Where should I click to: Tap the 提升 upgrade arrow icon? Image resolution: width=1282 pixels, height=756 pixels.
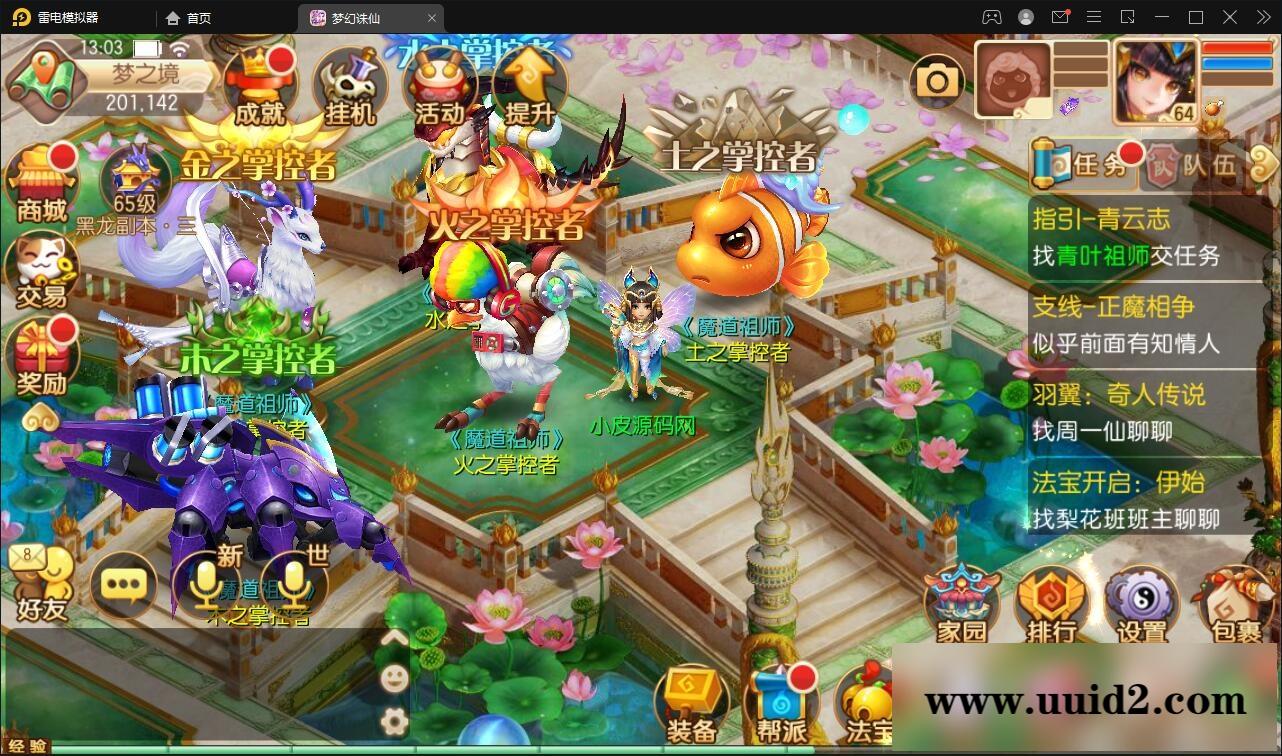click(x=529, y=86)
